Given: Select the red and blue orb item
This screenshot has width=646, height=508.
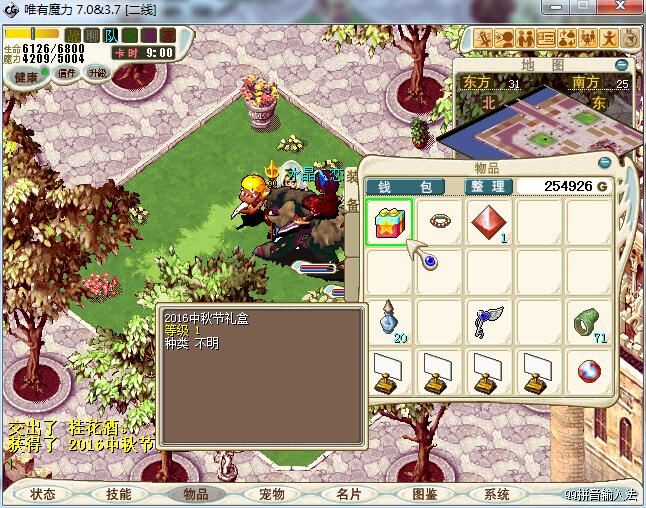Looking at the screenshot, I should click(588, 370).
